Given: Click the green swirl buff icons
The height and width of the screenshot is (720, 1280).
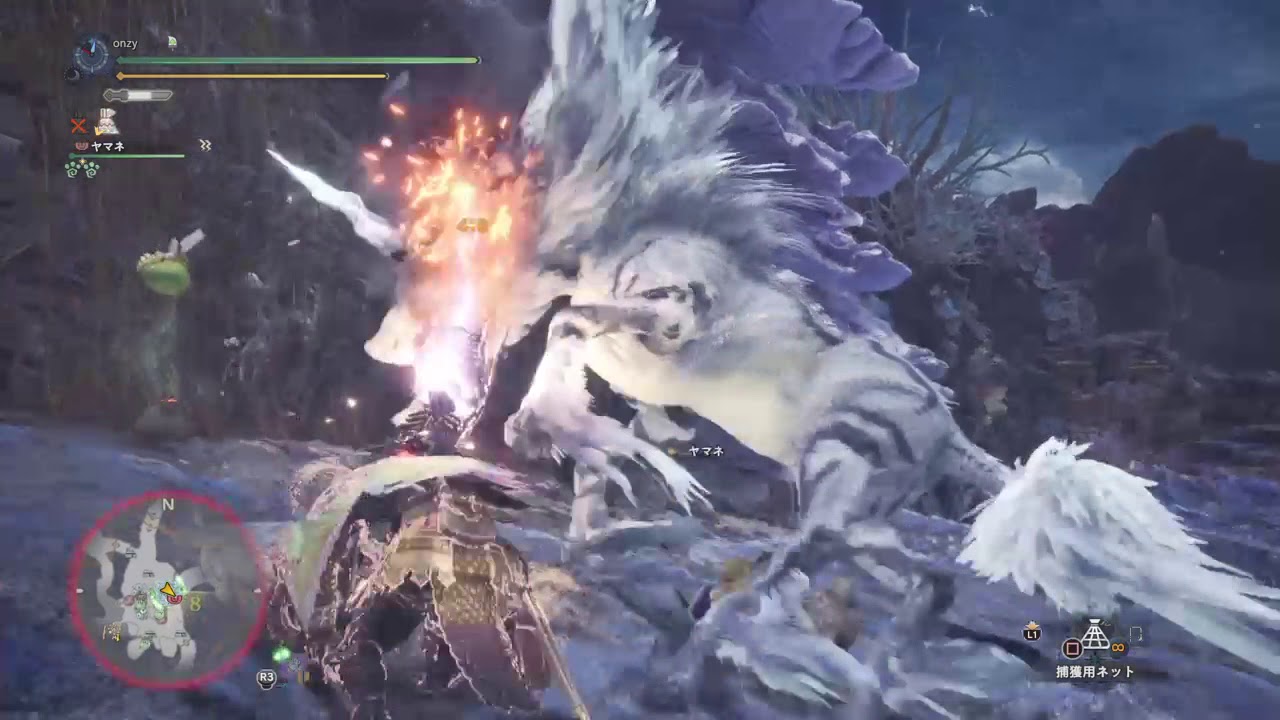Looking at the screenshot, I should [83, 169].
